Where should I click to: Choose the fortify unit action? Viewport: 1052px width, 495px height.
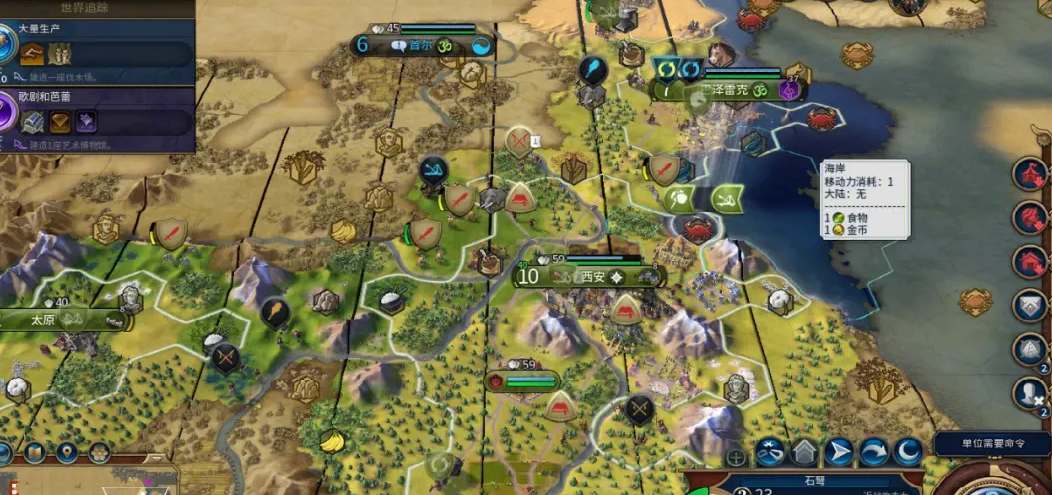pos(804,453)
